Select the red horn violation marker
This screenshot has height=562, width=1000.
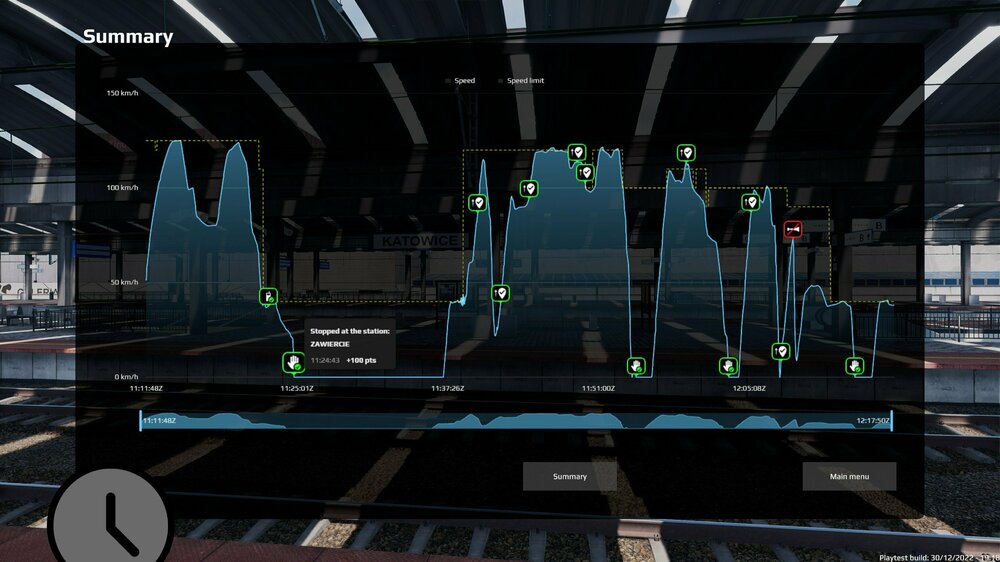tap(793, 230)
